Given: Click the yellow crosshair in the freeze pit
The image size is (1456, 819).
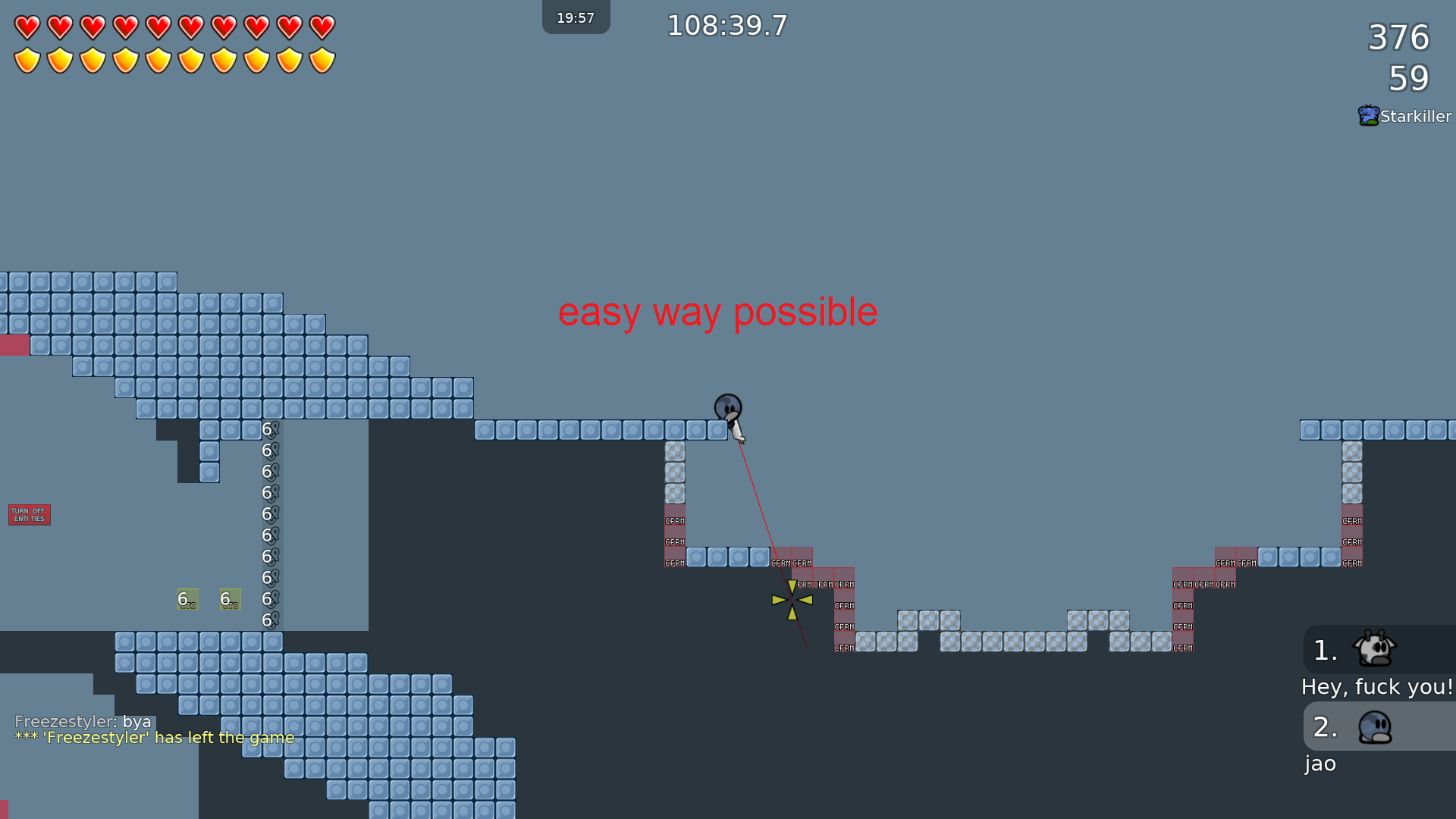Looking at the screenshot, I should click(x=792, y=599).
